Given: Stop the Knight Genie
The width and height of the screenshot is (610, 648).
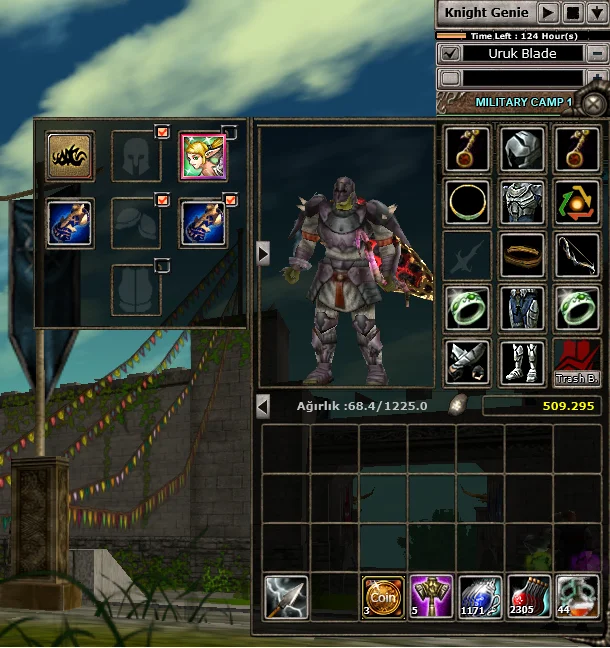Looking at the screenshot, I should pos(573,13).
